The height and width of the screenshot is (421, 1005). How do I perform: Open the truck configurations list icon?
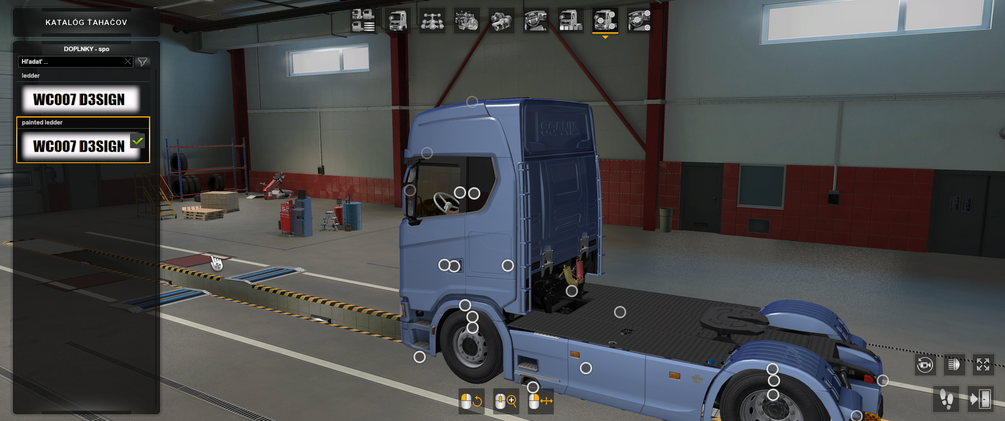pyautogui.click(x=363, y=20)
